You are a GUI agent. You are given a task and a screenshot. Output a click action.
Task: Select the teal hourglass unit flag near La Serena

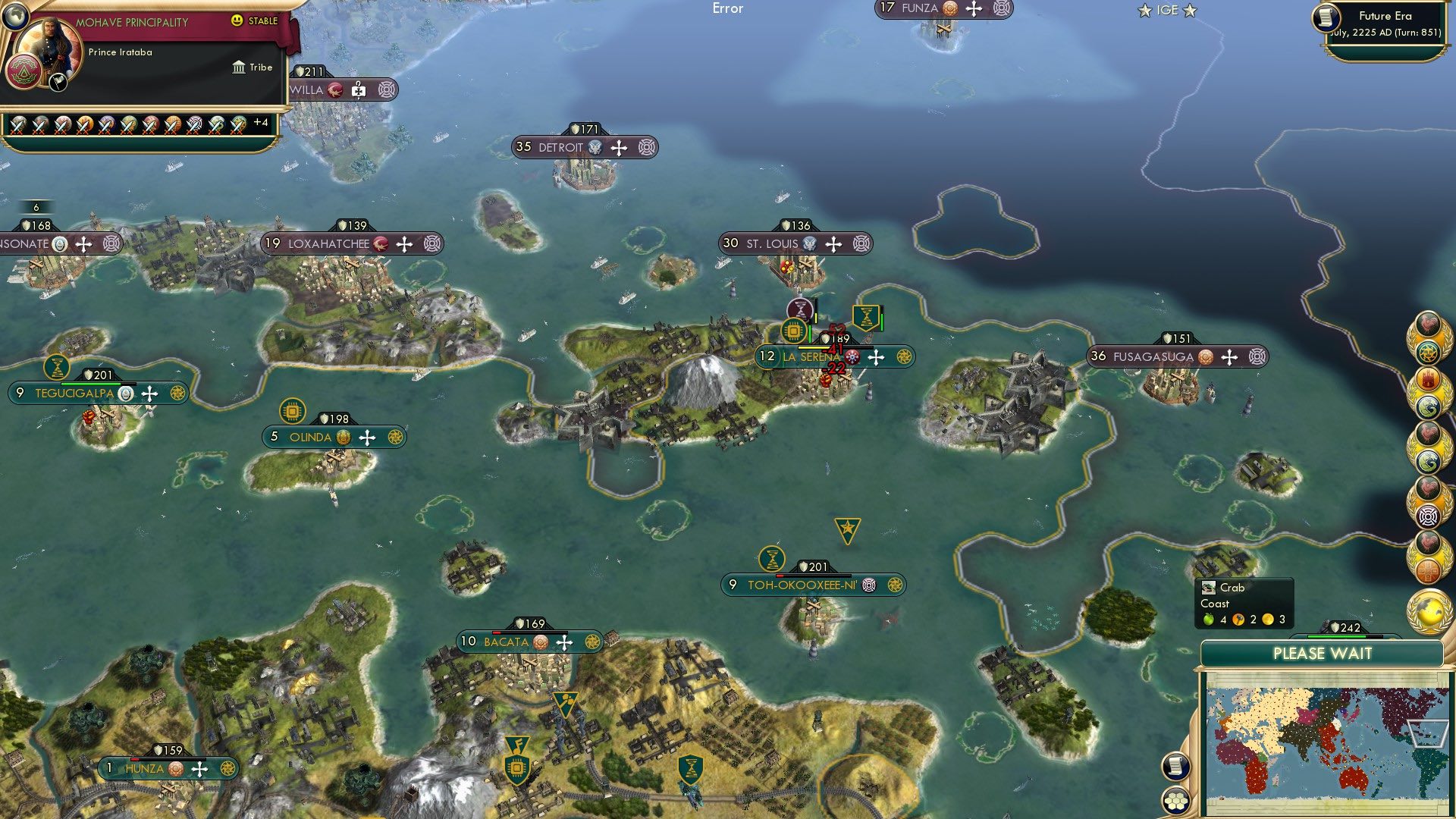coord(867,317)
